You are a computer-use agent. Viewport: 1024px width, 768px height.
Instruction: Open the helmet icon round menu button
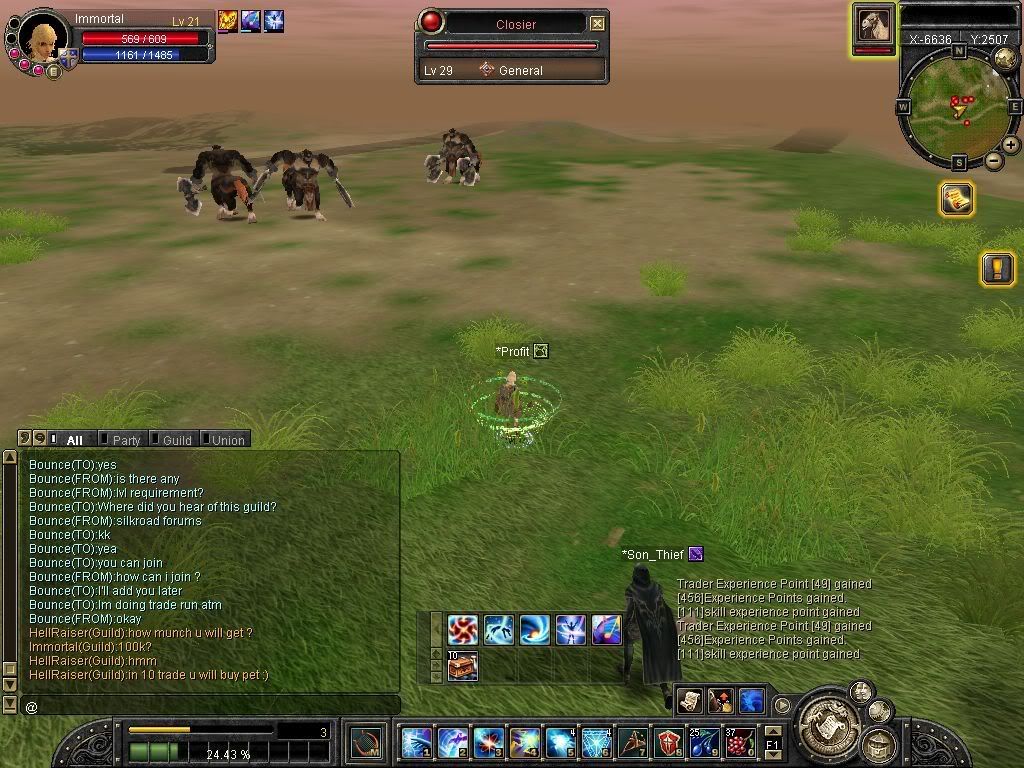pos(878,743)
